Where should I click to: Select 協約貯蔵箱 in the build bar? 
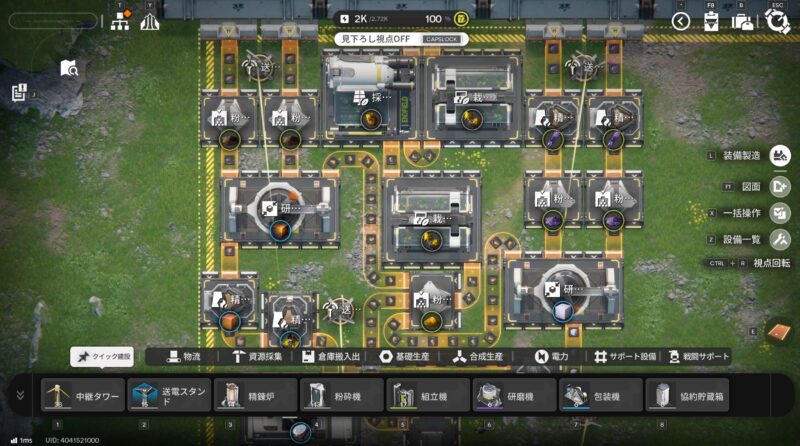pyautogui.click(x=686, y=395)
